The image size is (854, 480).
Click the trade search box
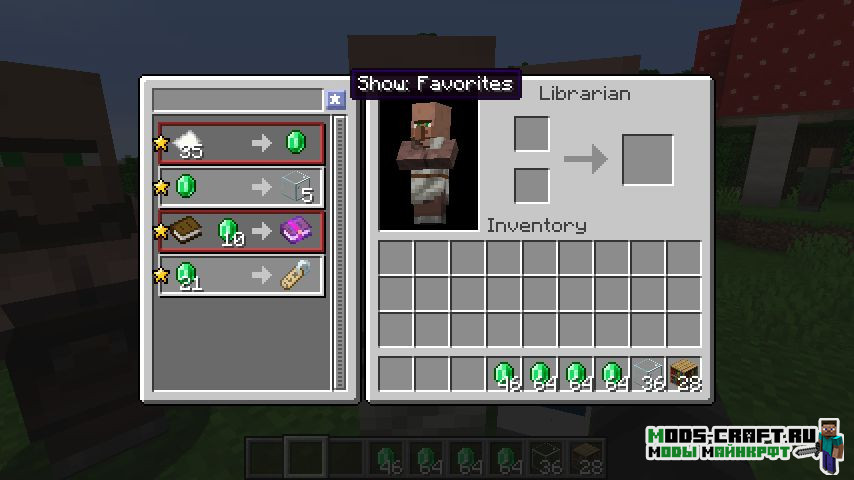click(x=237, y=100)
